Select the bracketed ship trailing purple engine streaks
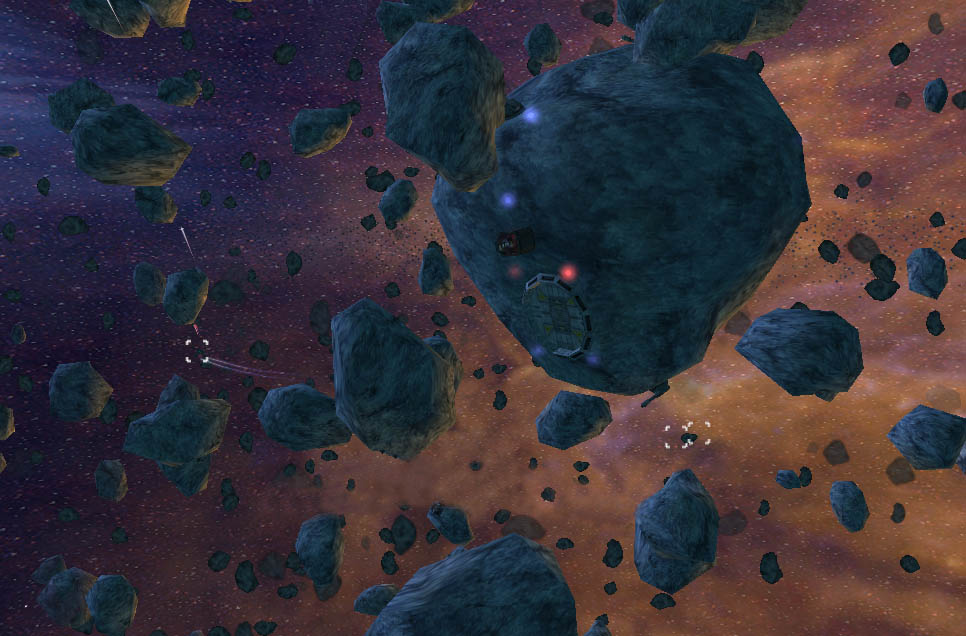The height and width of the screenshot is (636, 966). pyautogui.click(x=197, y=350)
